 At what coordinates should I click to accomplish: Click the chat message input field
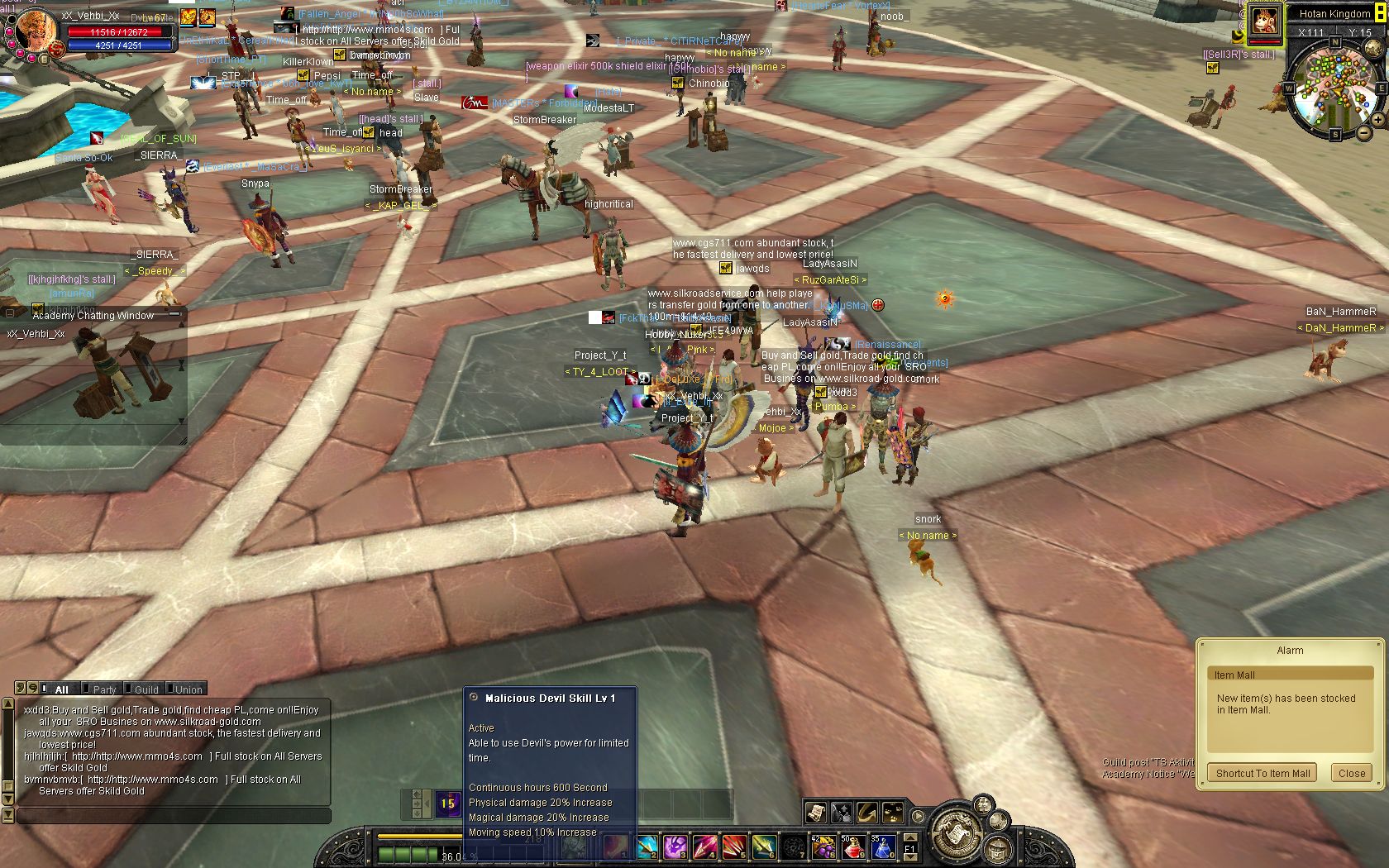(174, 816)
